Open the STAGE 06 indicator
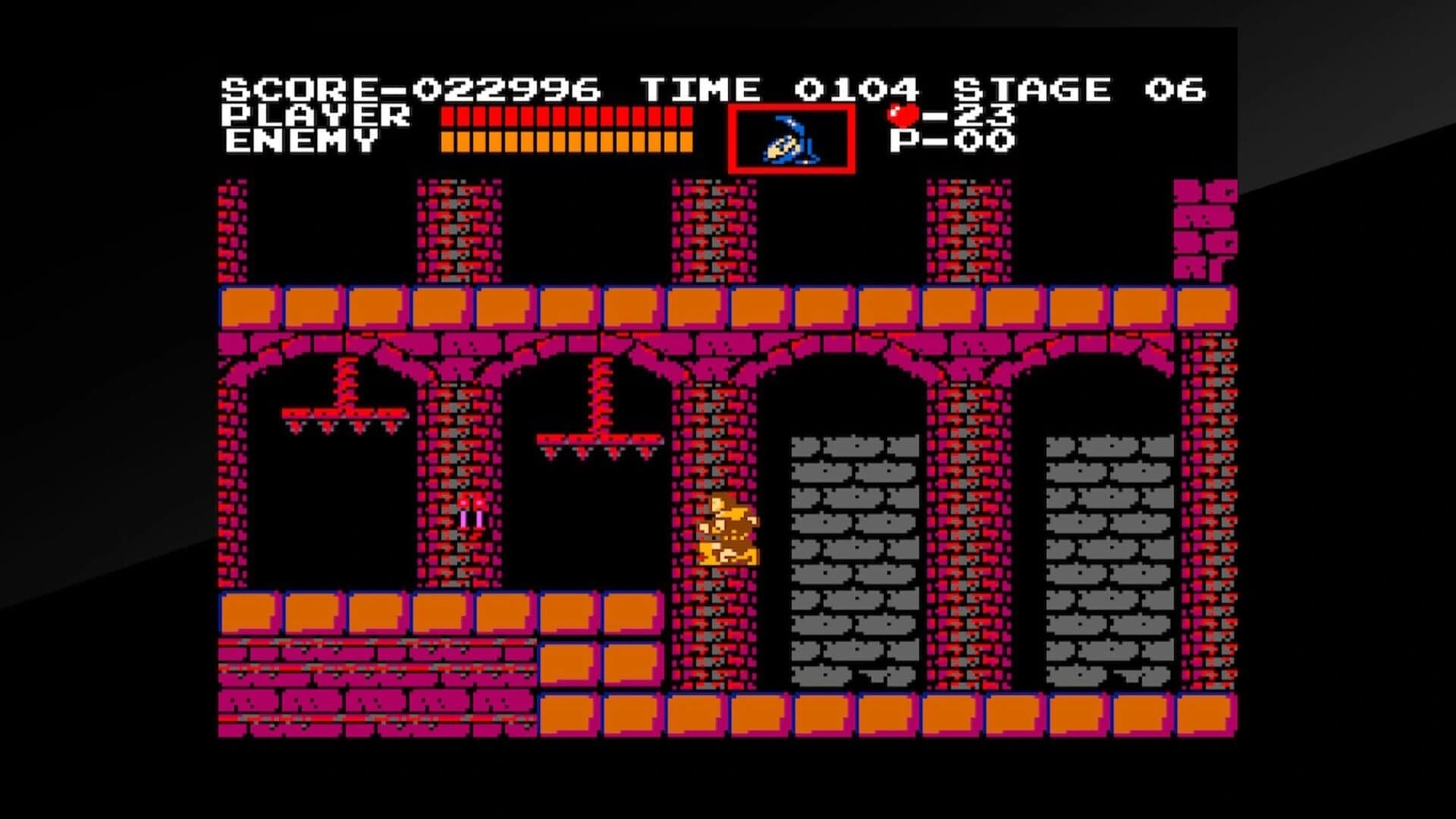 tap(1077, 87)
